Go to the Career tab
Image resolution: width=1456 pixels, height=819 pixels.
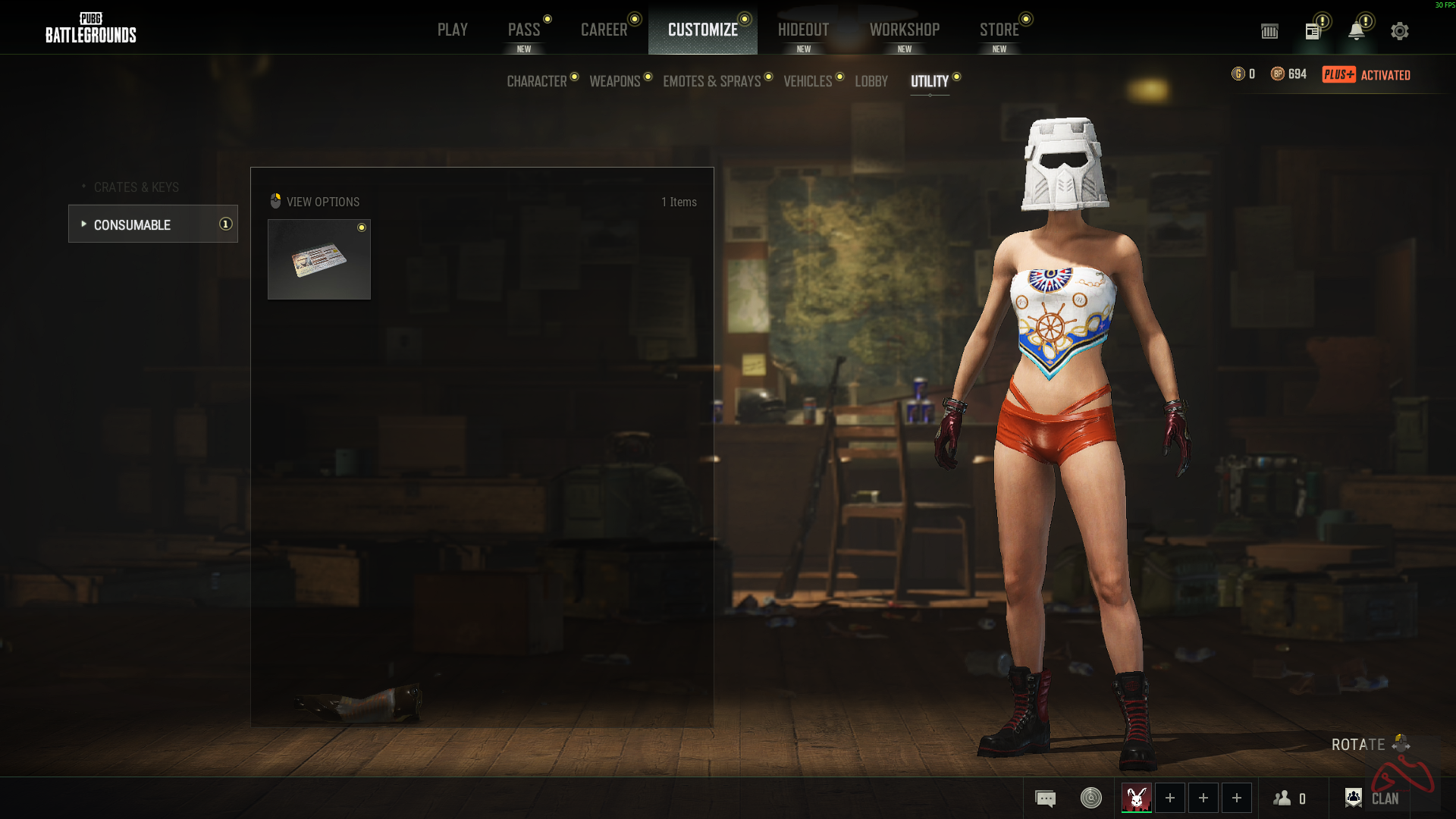[x=604, y=30]
